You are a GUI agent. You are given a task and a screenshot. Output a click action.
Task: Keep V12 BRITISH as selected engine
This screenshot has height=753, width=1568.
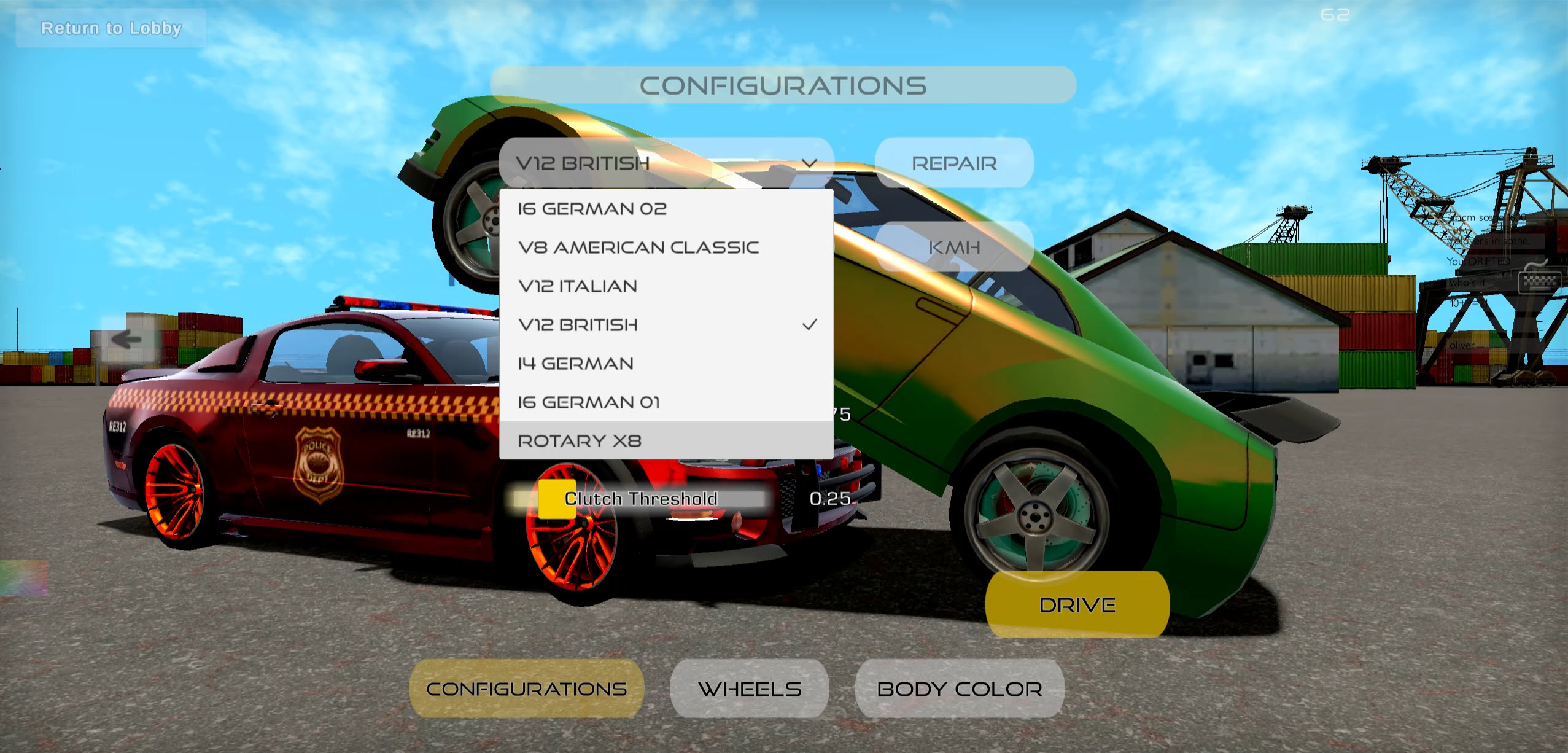click(578, 324)
